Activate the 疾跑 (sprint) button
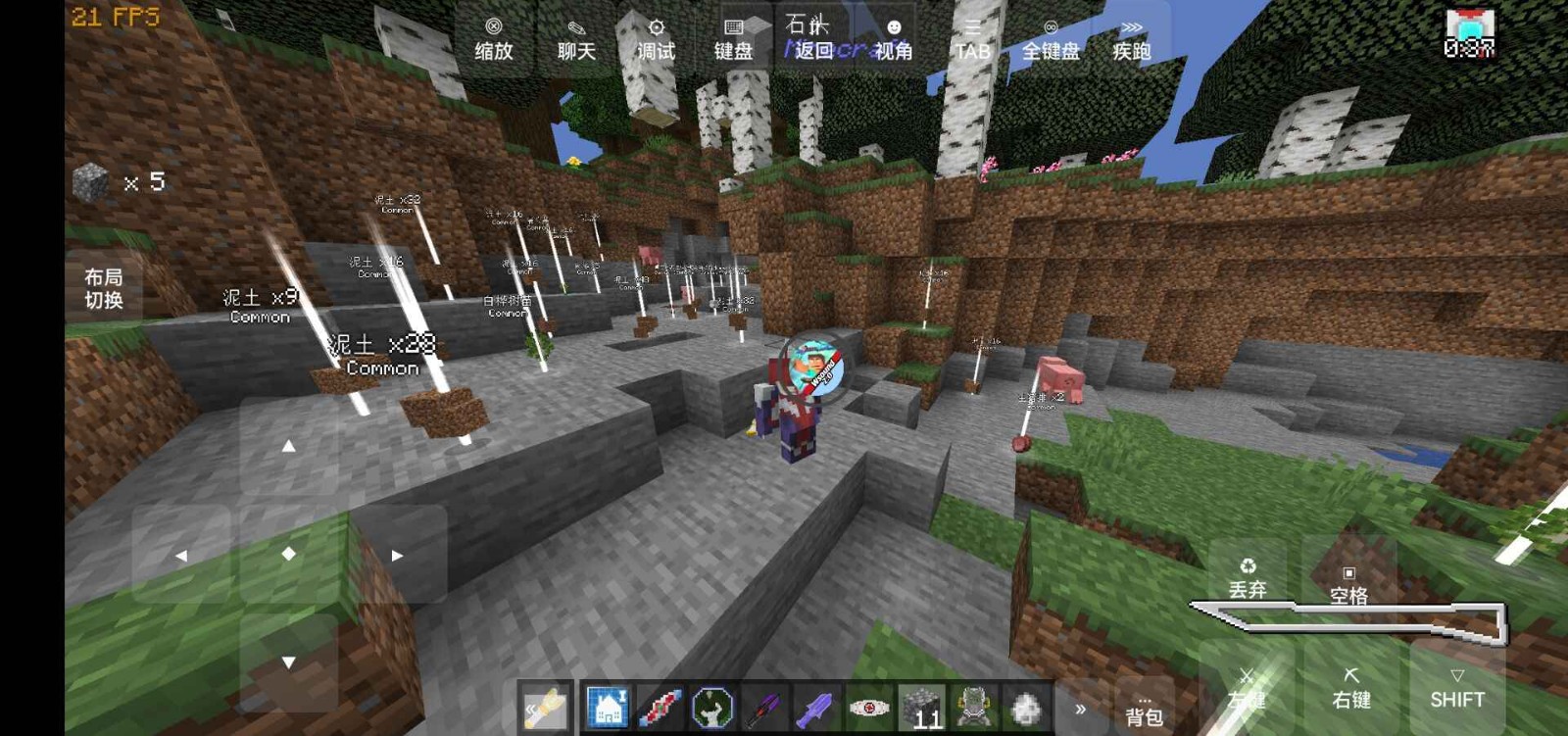The width and height of the screenshot is (1568, 736). click(1131, 40)
